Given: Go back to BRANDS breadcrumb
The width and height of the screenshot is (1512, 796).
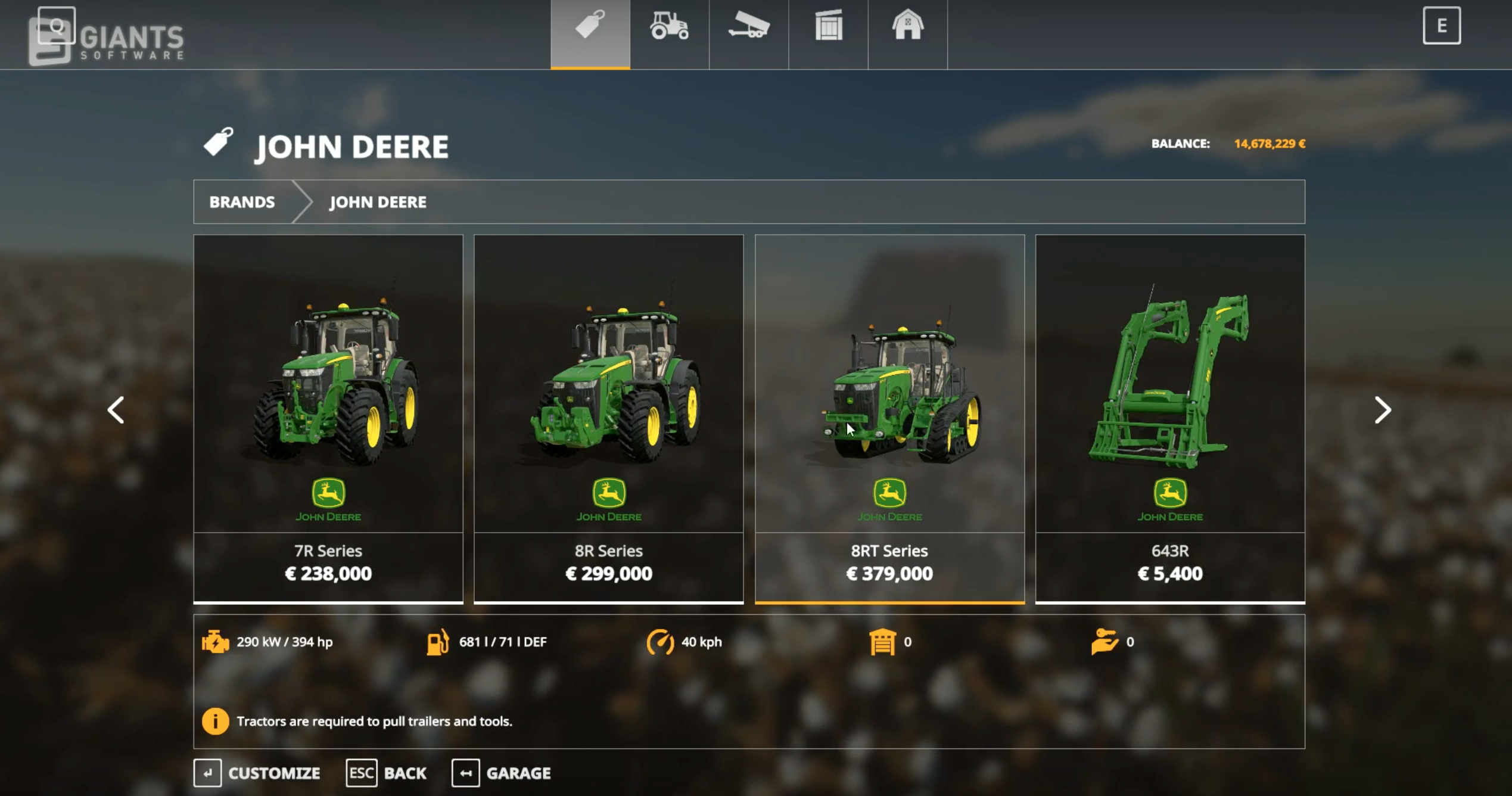Looking at the screenshot, I should [x=242, y=202].
